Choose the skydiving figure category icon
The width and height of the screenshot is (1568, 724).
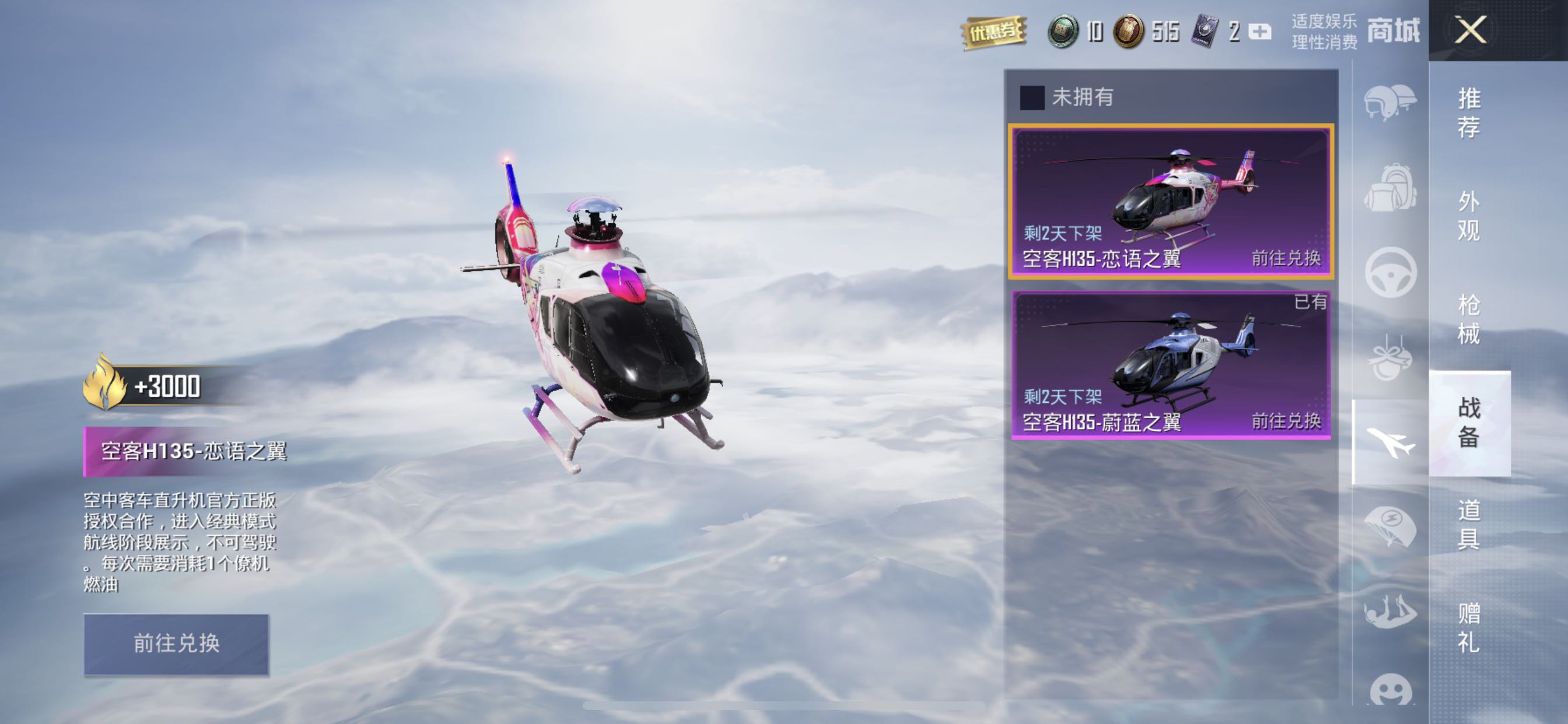[x=1389, y=611]
